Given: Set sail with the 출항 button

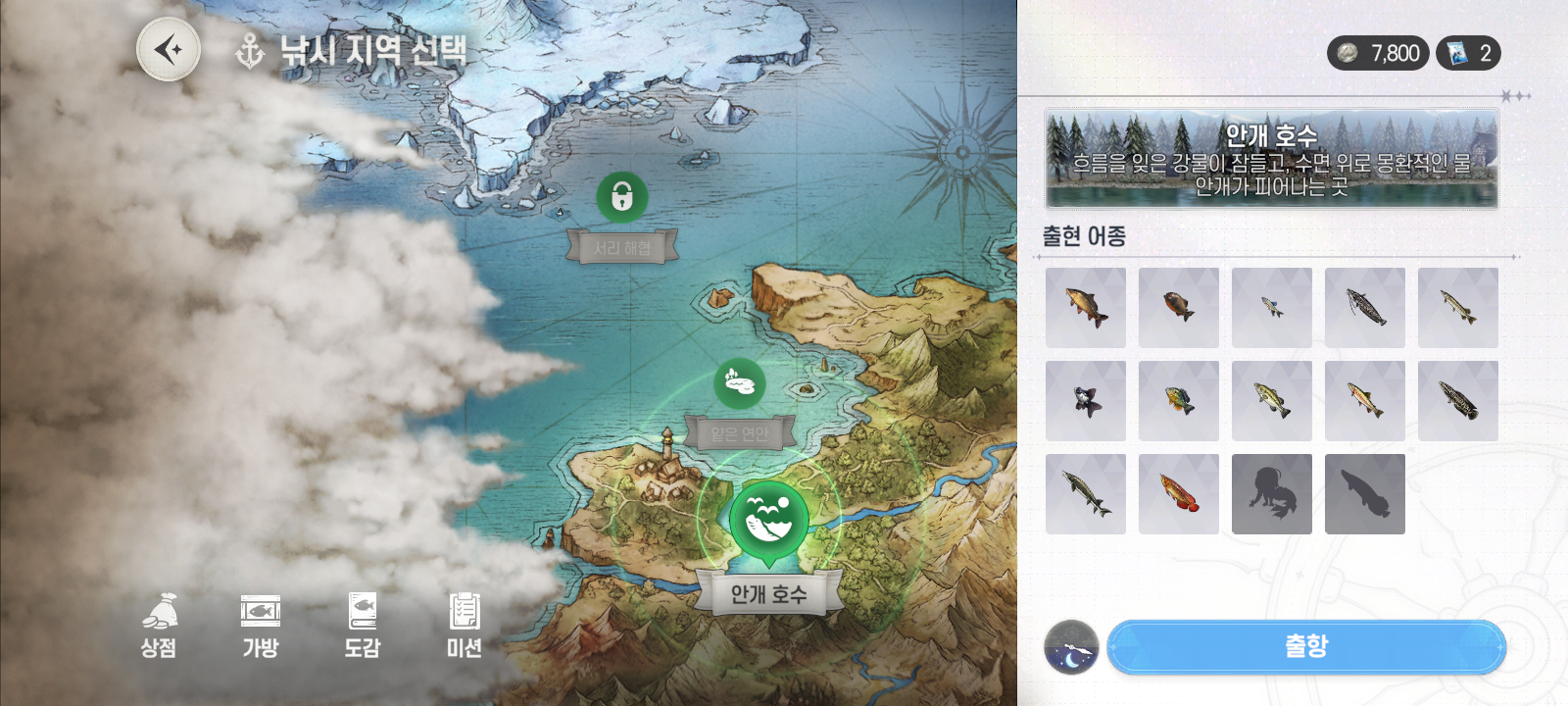Looking at the screenshot, I should point(1305,646).
